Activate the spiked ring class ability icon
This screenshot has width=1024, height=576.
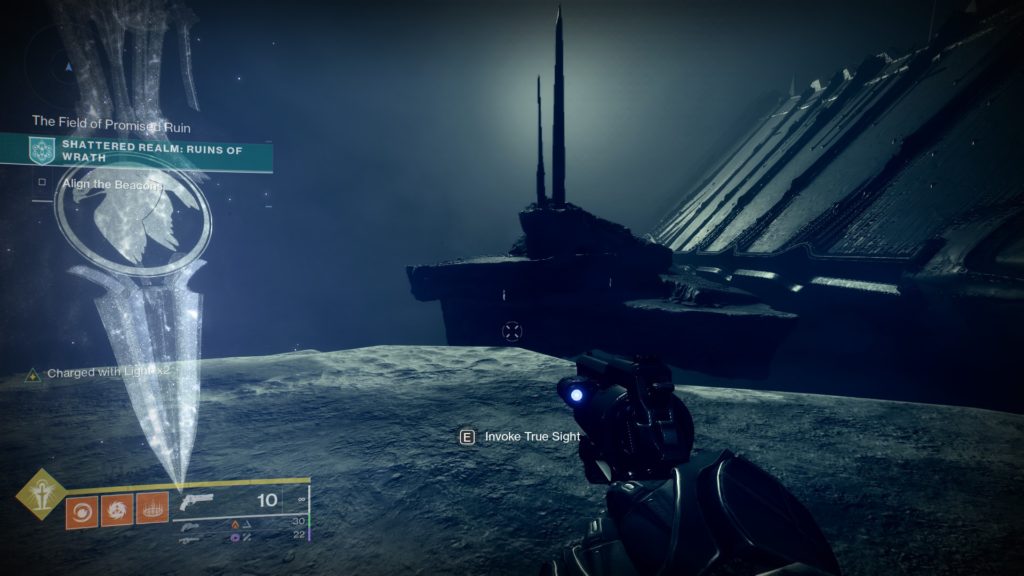pos(151,511)
